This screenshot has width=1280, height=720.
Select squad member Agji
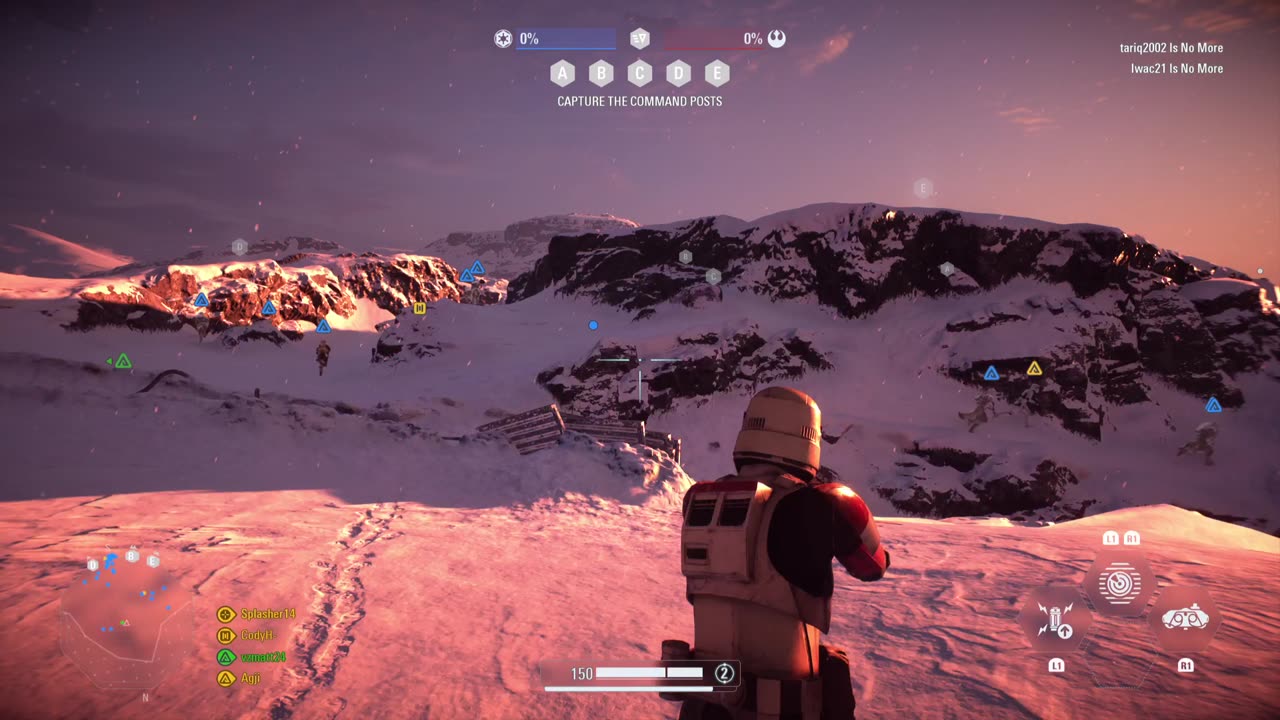pos(249,678)
